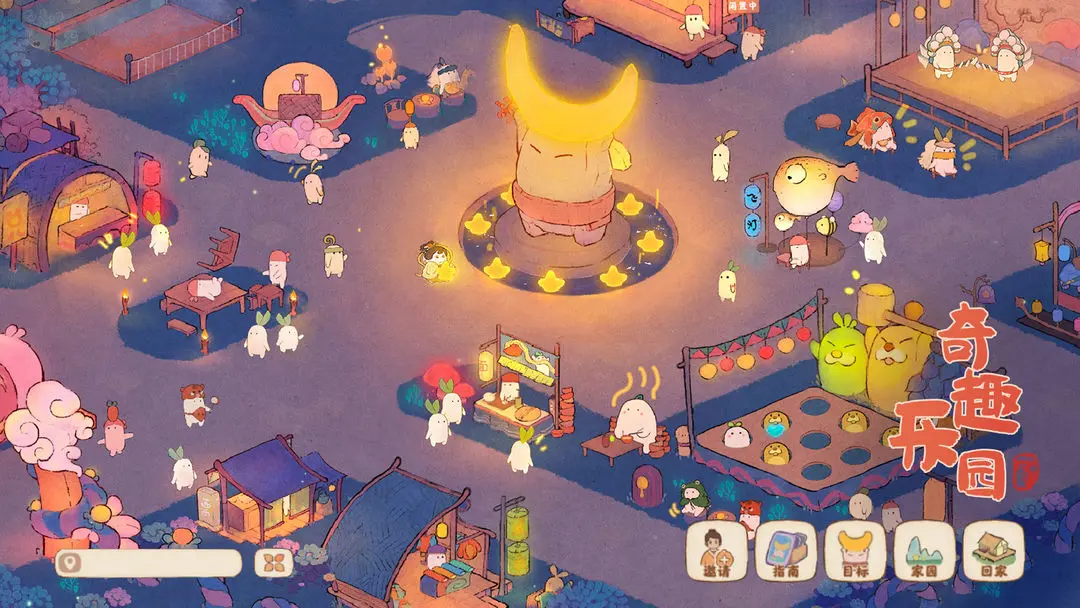The width and height of the screenshot is (1080, 608).
Task: Click the empty chat text bar
Action: [158, 563]
